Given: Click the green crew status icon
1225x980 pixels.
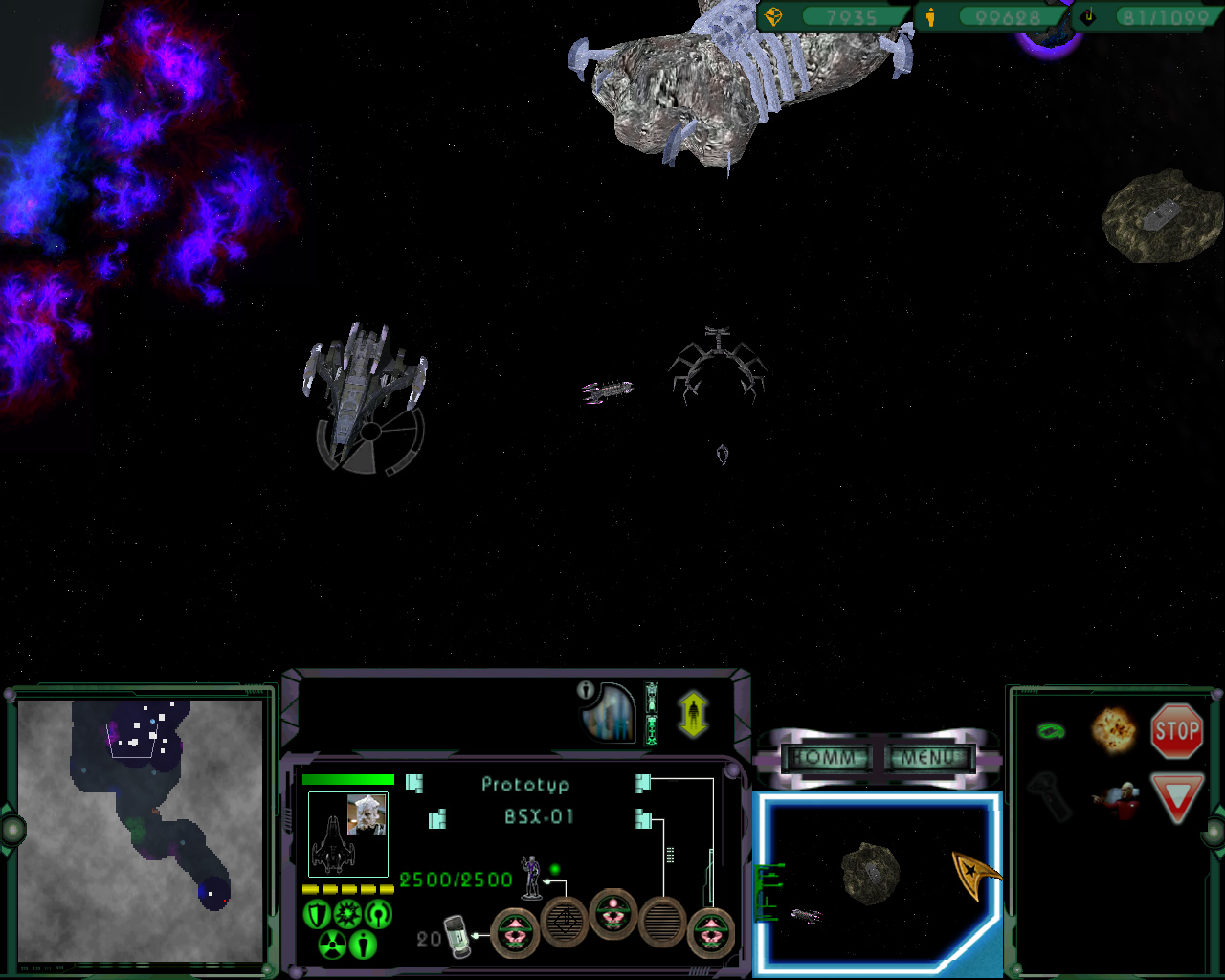Looking at the screenshot, I should [363, 946].
